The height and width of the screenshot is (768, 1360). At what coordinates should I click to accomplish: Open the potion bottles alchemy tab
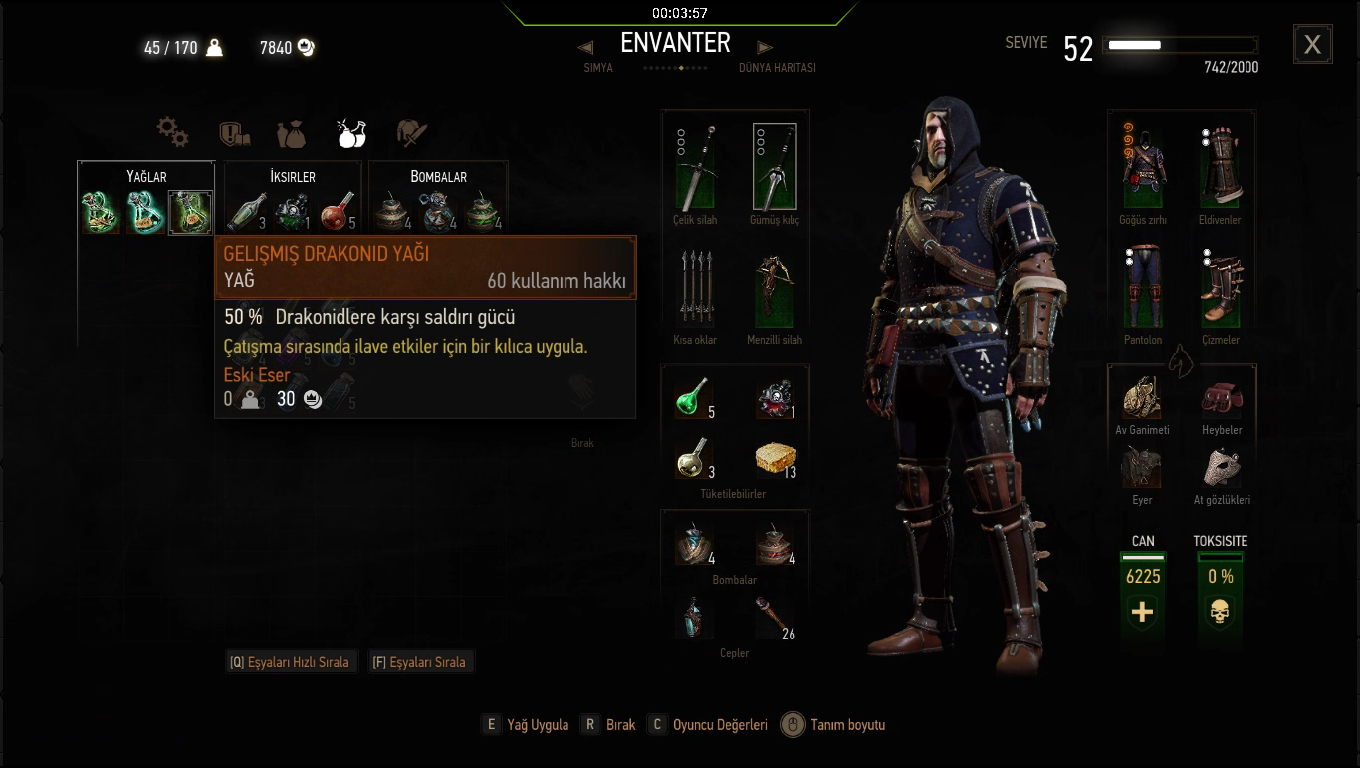click(x=351, y=131)
